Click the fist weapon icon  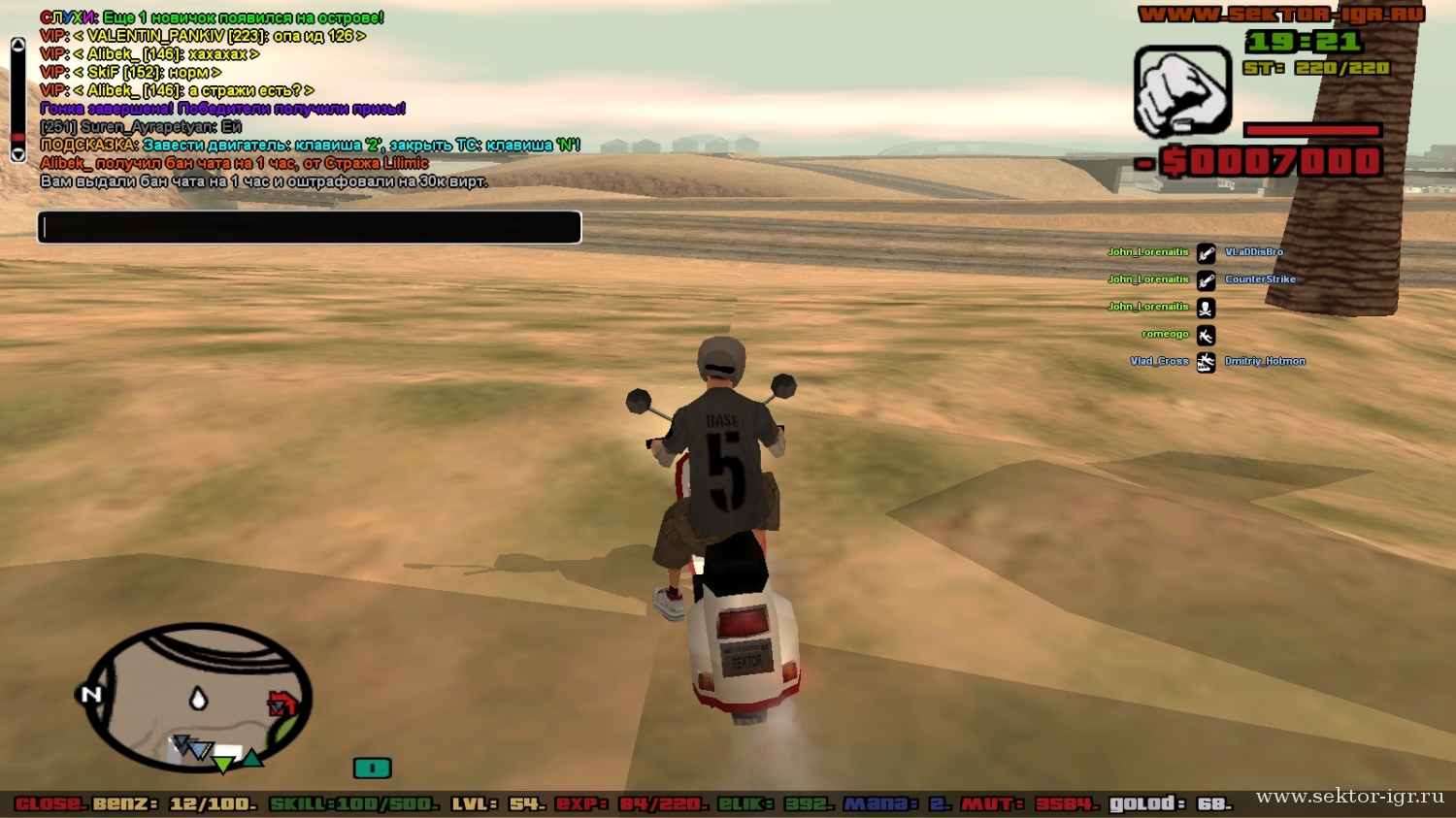(1182, 91)
